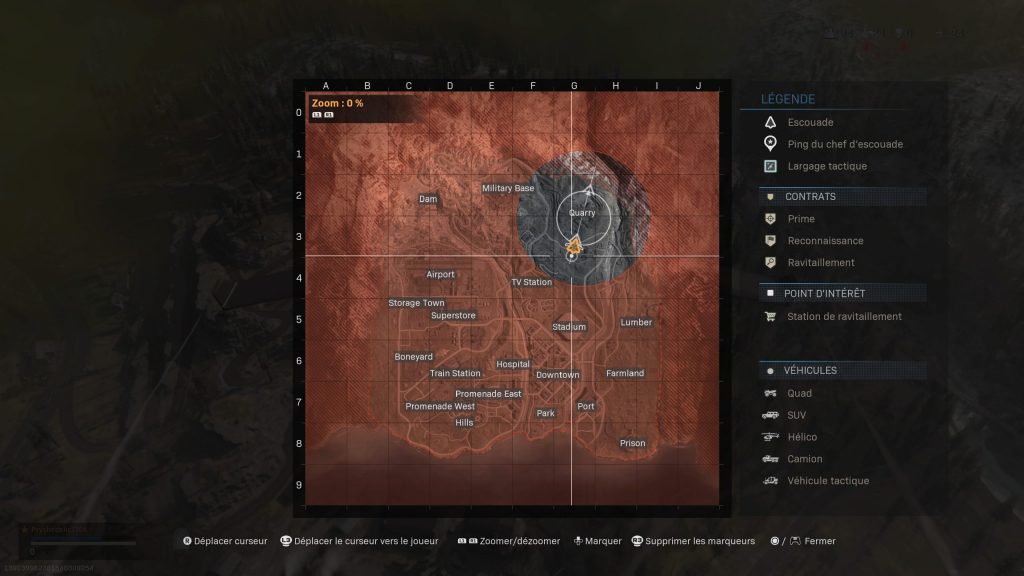The width and height of the screenshot is (1024, 576).
Task: Click the Largage tactique legend entry
Action: 827,166
